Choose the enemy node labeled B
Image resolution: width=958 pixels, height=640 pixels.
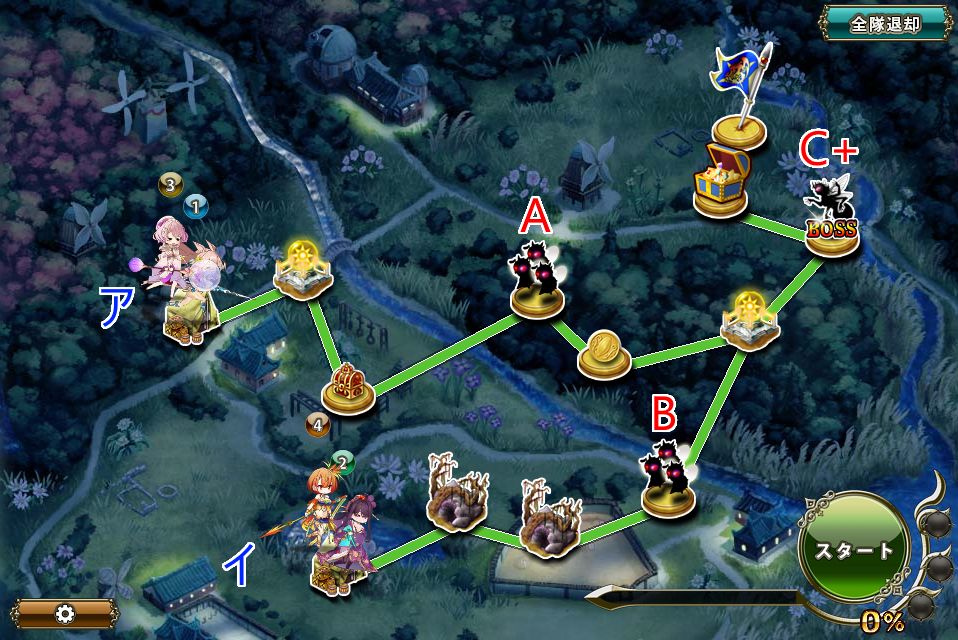[x=667, y=478]
